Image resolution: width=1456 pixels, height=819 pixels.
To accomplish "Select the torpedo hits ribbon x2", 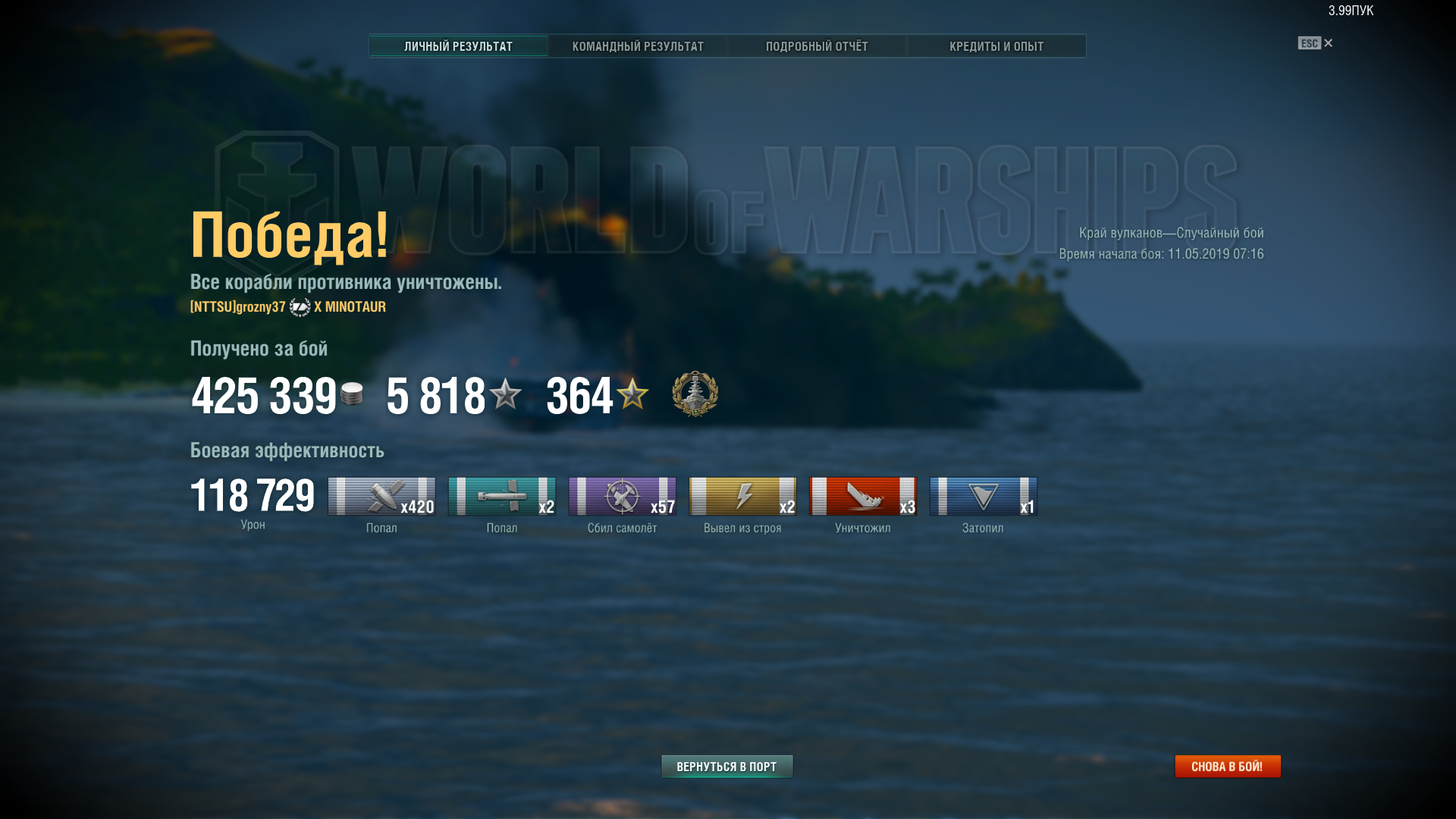I will pos(502,497).
